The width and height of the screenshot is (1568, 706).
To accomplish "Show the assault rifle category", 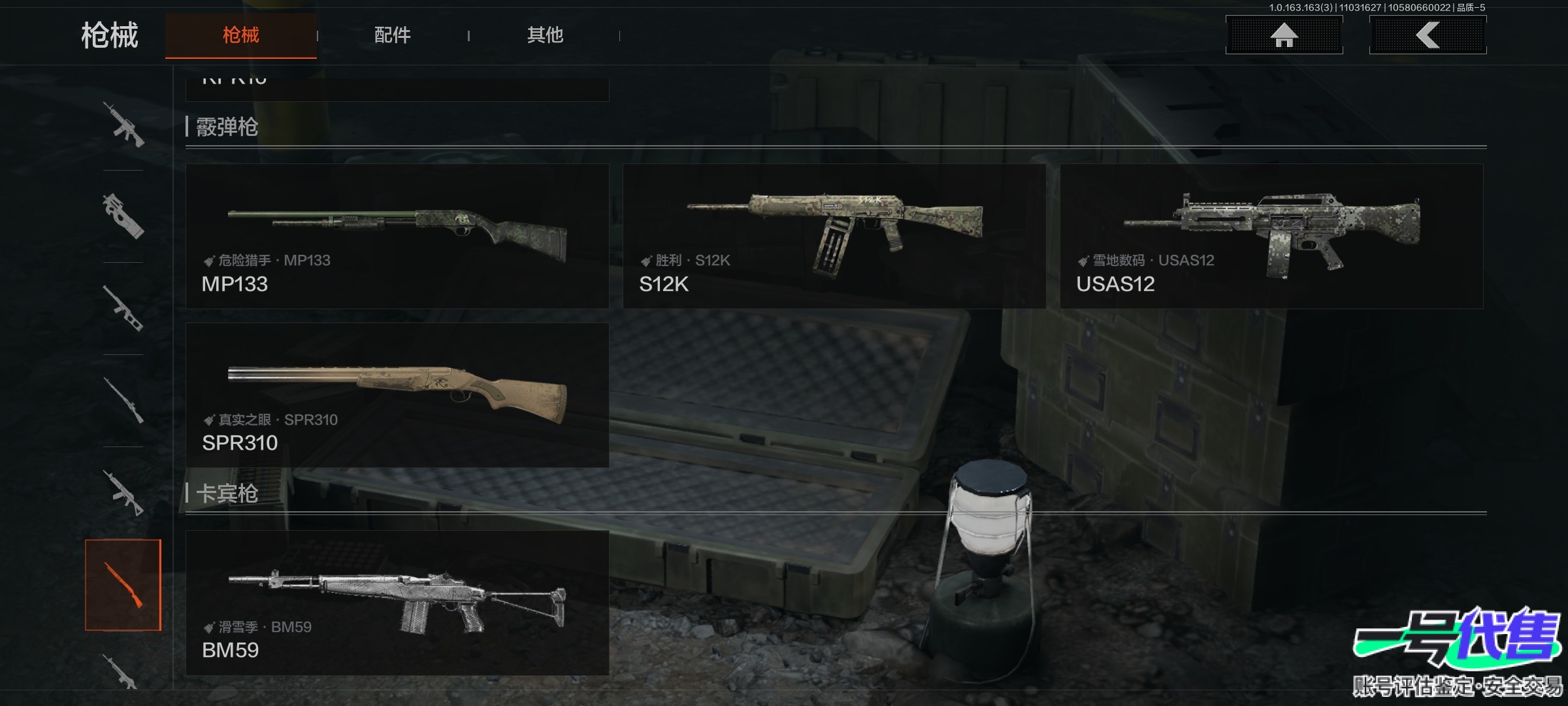I will coord(123,124).
